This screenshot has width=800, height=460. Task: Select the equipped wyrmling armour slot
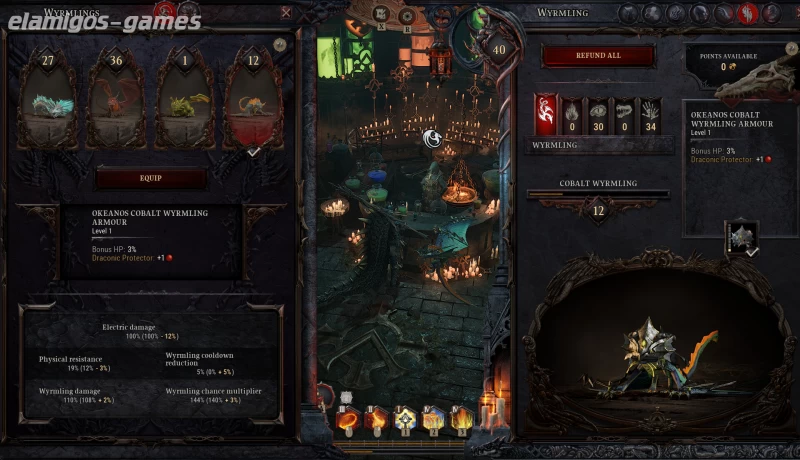point(741,237)
